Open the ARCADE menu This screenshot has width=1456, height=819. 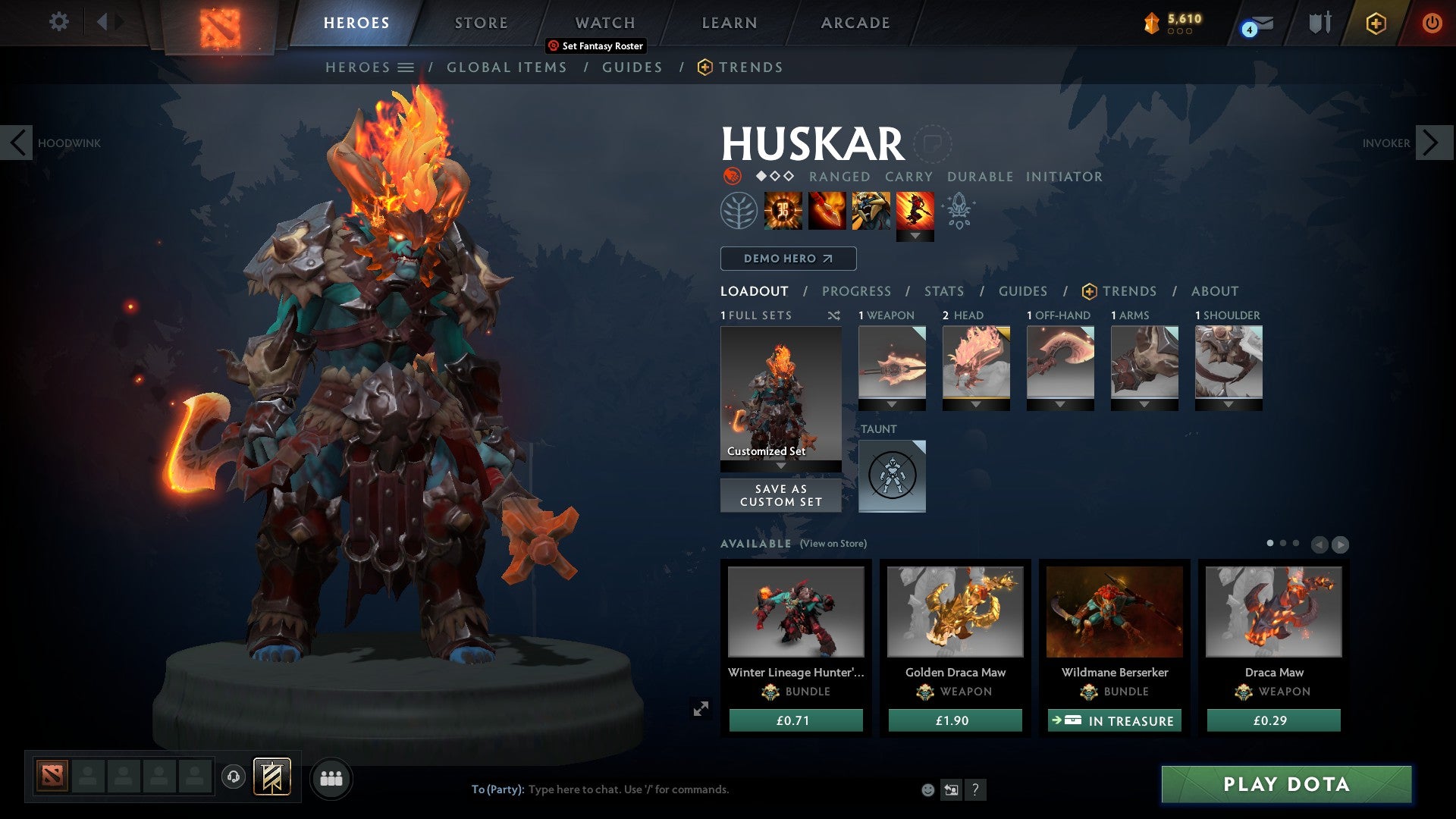[x=855, y=23]
